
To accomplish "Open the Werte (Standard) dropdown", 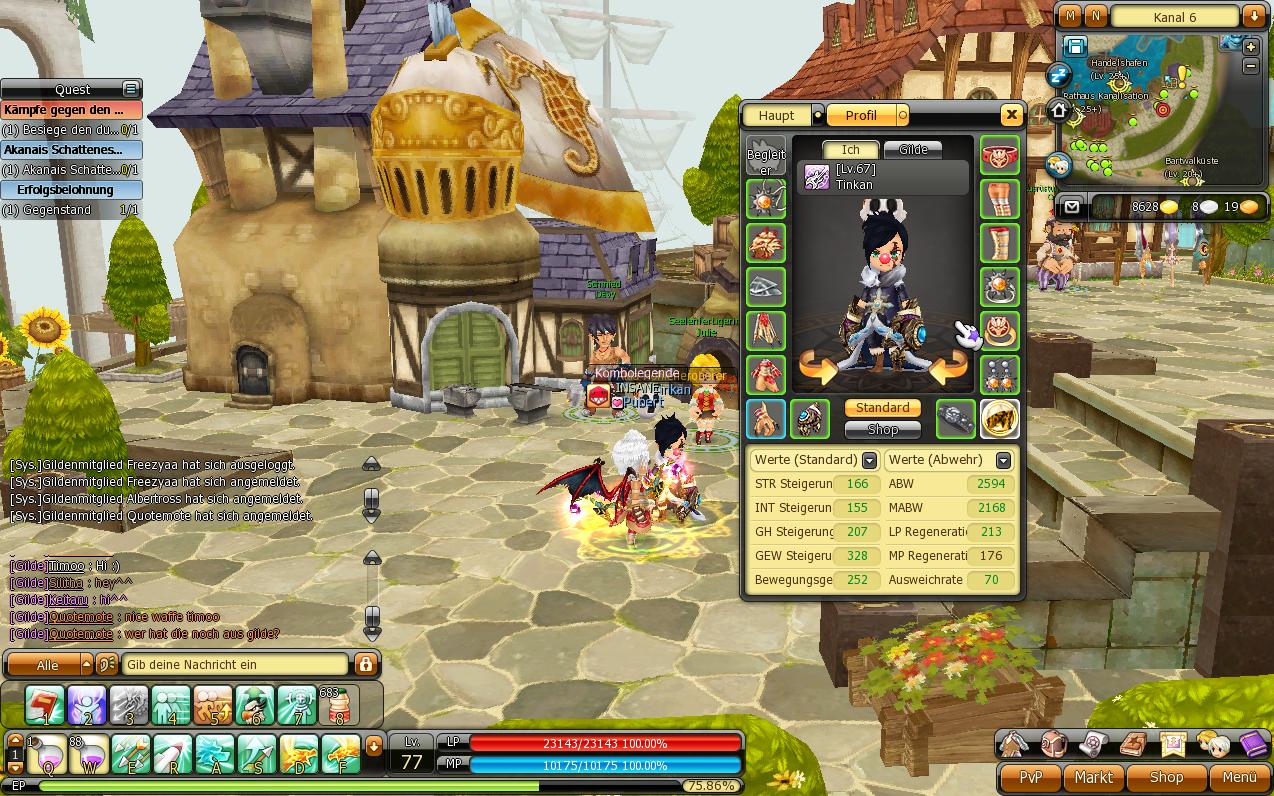I will pyautogui.click(x=869, y=460).
